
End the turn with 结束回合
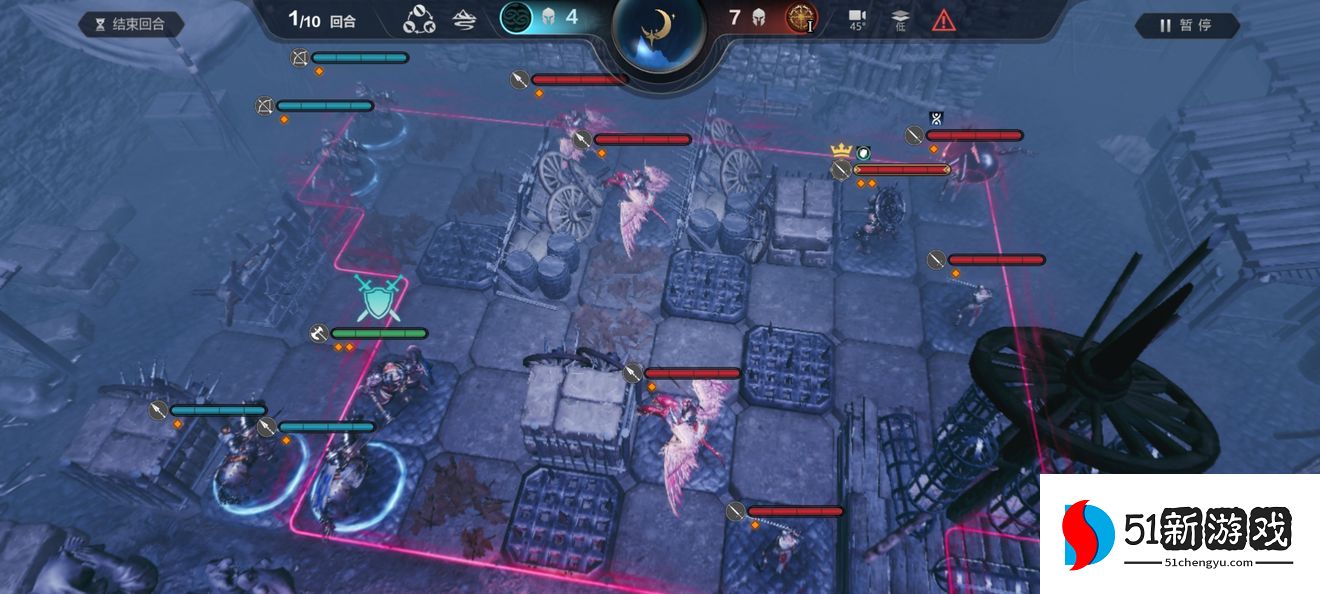point(132,24)
